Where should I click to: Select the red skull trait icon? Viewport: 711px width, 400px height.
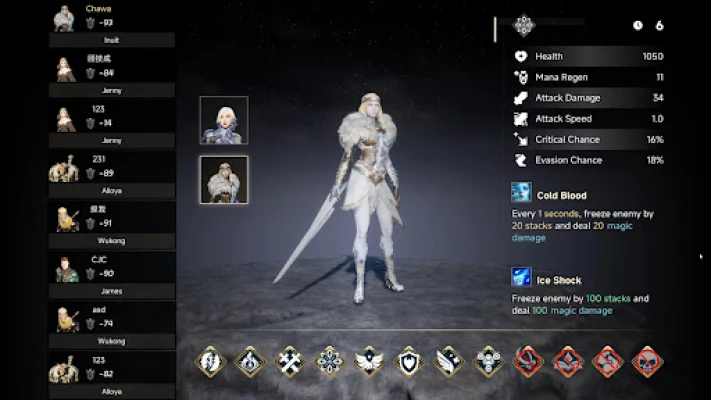point(647,361)
